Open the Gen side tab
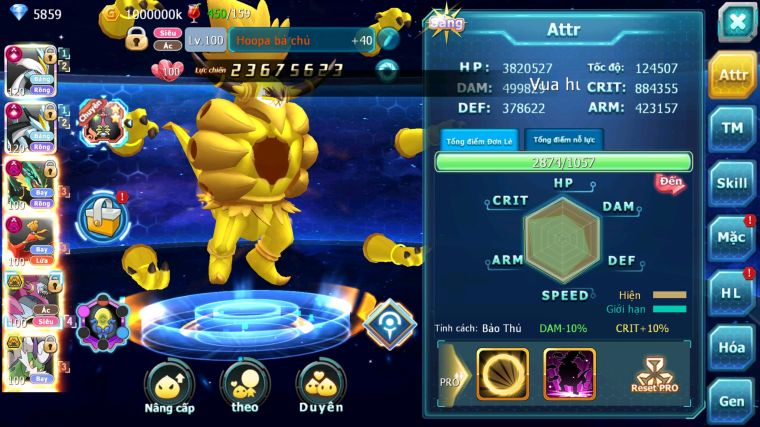 pos(732,401)
